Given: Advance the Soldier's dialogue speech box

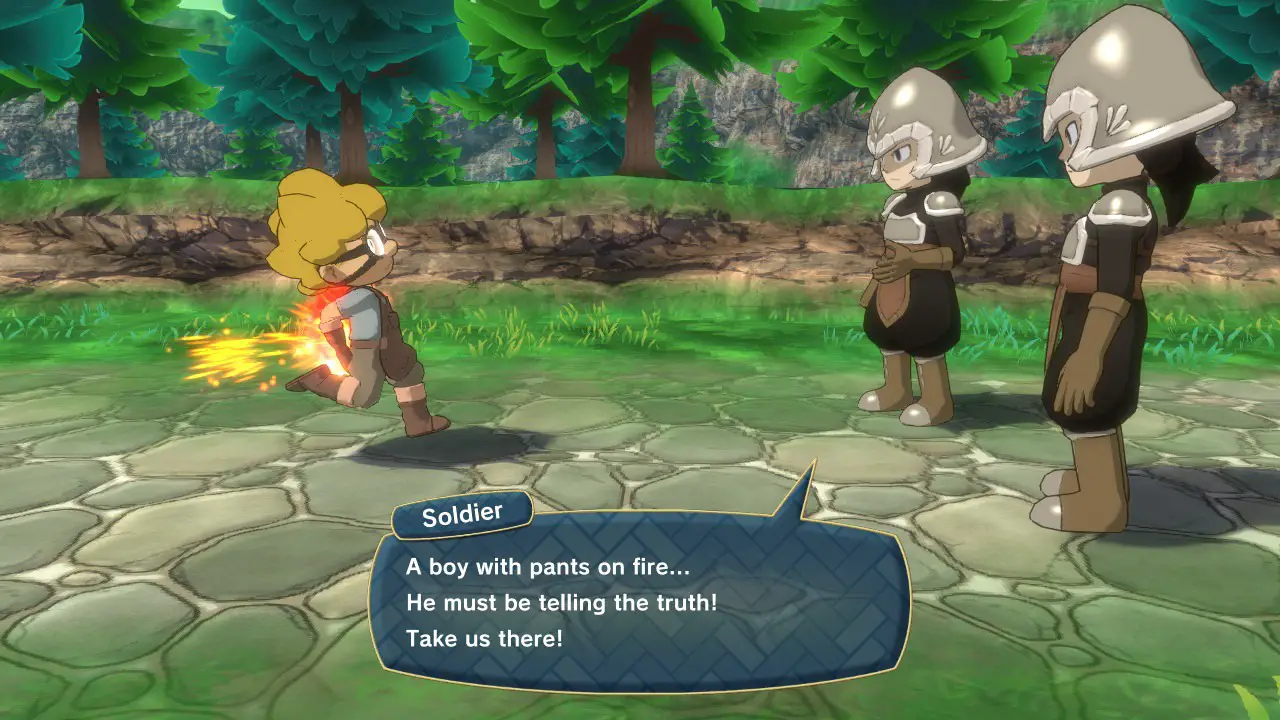Looking at the screenshot, I should pos(640,602).
